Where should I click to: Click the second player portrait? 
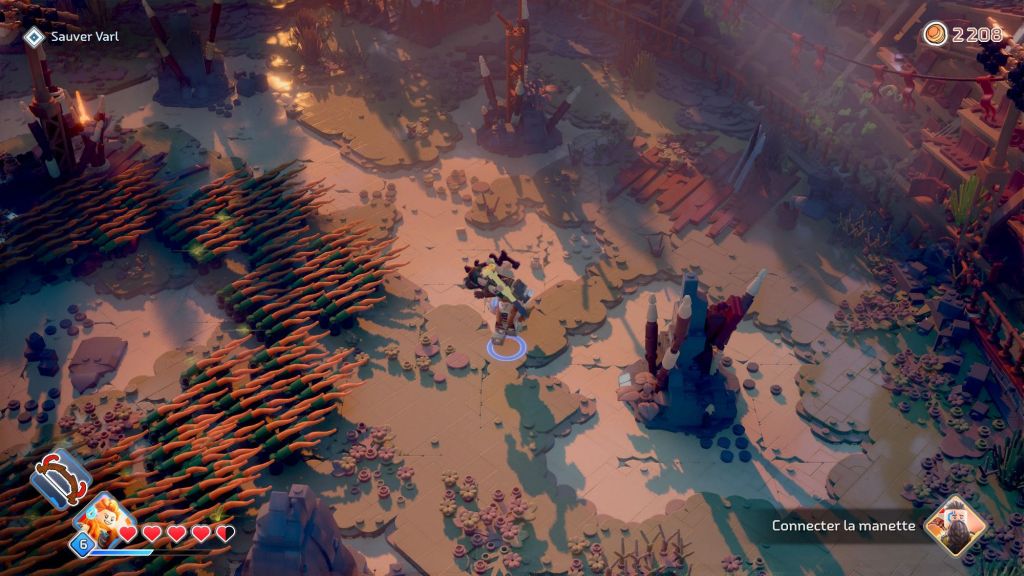954,526
